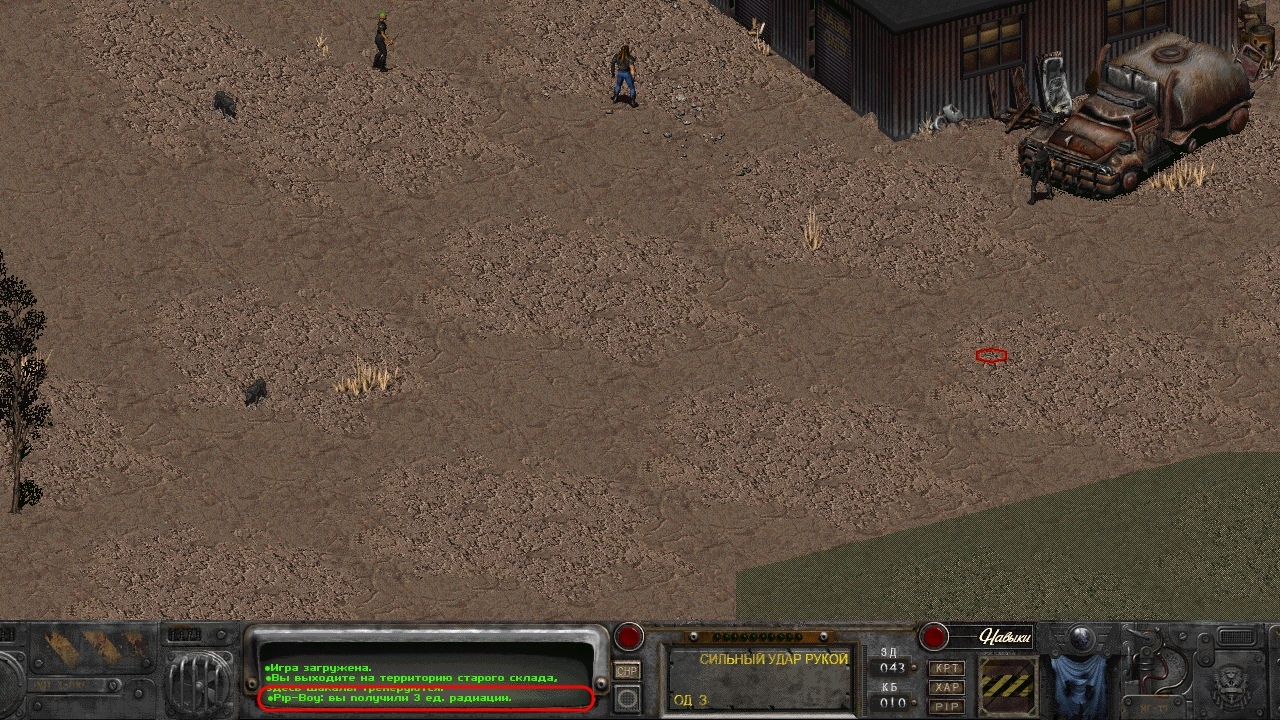This screenshot has width=1280, height=720.
Task: Click the square options button under СНР
Action: point(627,697)
